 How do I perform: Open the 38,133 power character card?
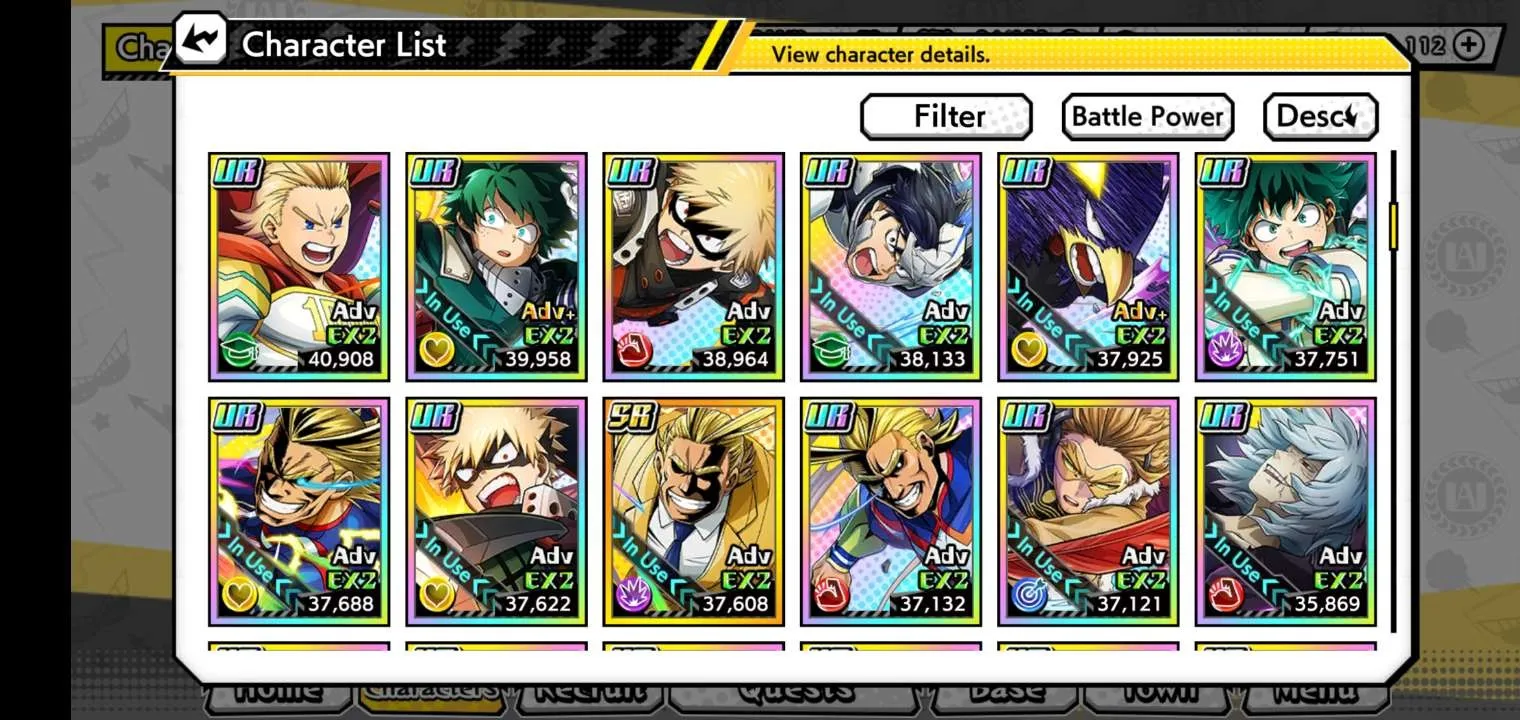coord(890,267)
